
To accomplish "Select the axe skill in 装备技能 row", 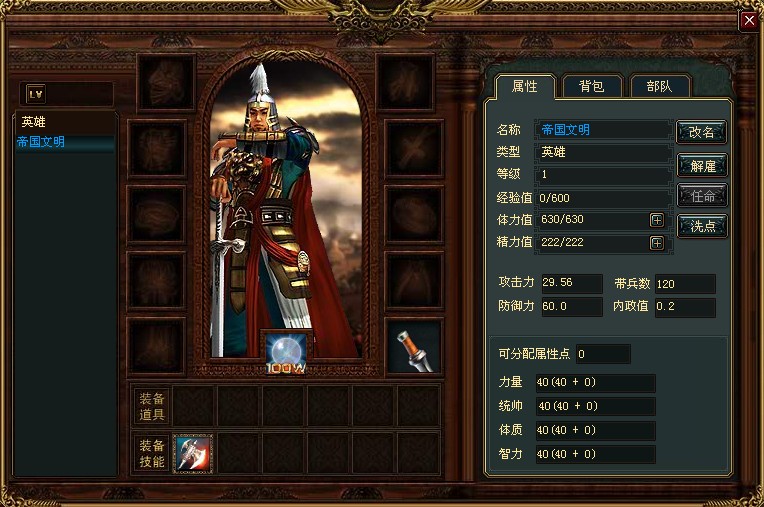I will click(193, 453).
